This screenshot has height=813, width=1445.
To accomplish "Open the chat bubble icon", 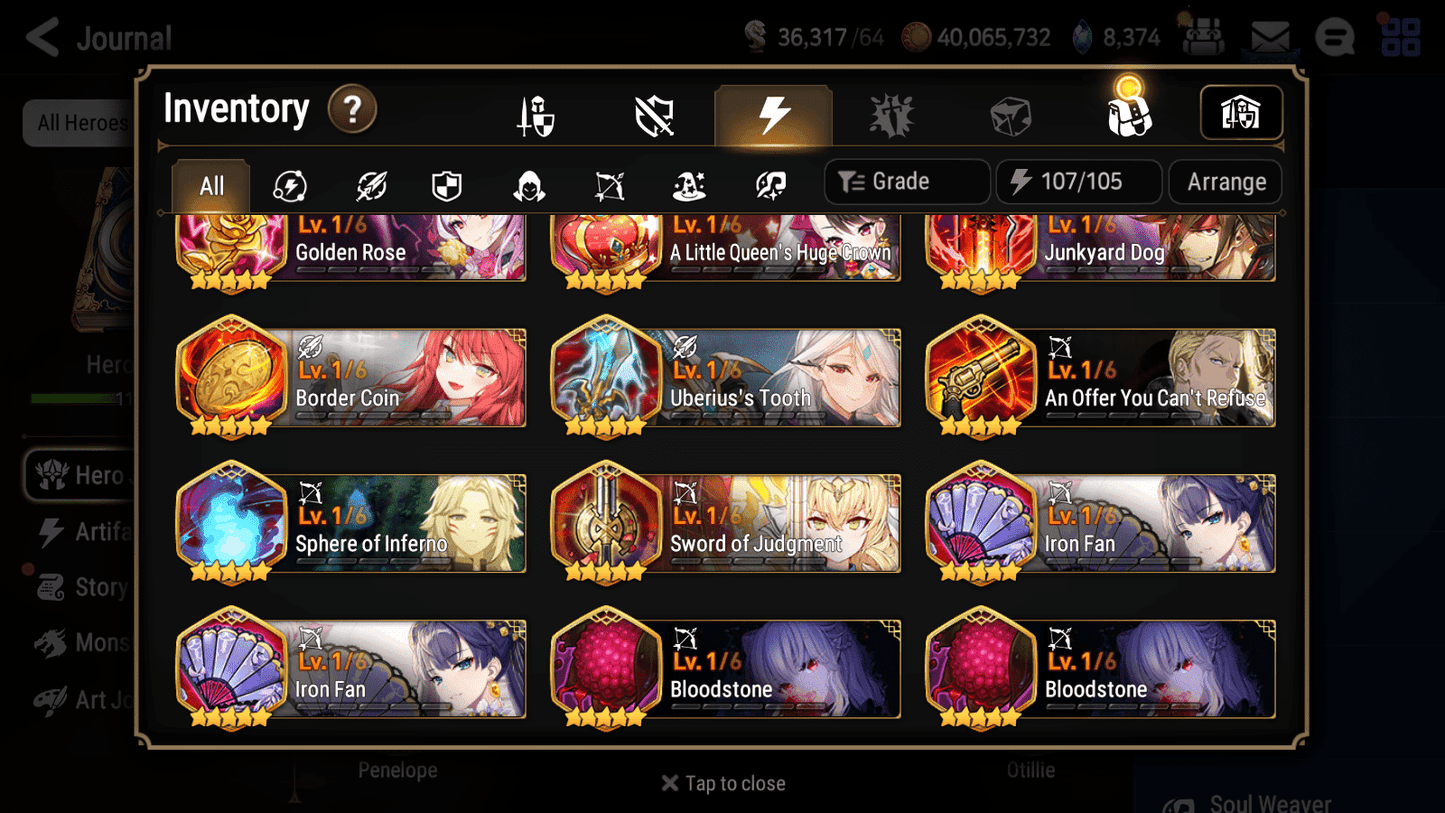I will tap(1334, 37).
